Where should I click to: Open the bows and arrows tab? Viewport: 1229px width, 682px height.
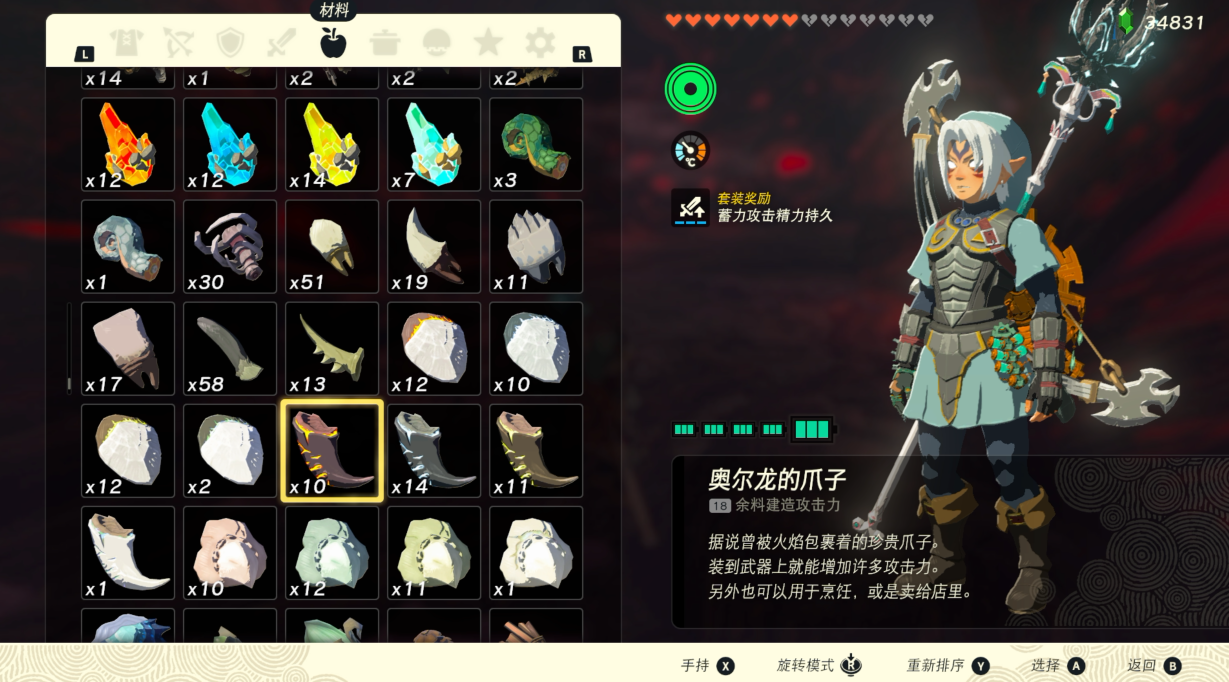click(x=178, y=42)
